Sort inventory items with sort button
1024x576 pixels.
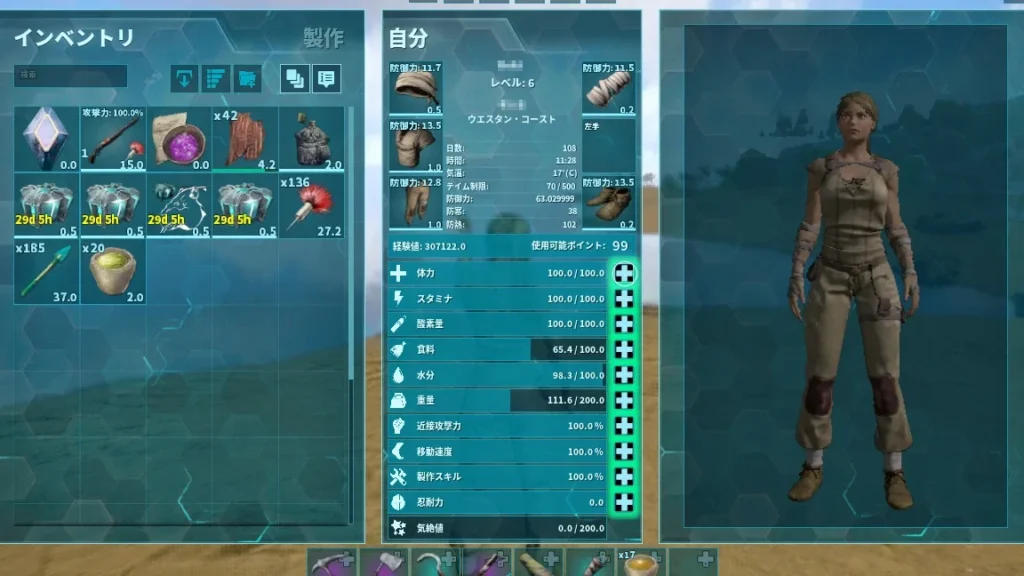[x=216, y=78]
